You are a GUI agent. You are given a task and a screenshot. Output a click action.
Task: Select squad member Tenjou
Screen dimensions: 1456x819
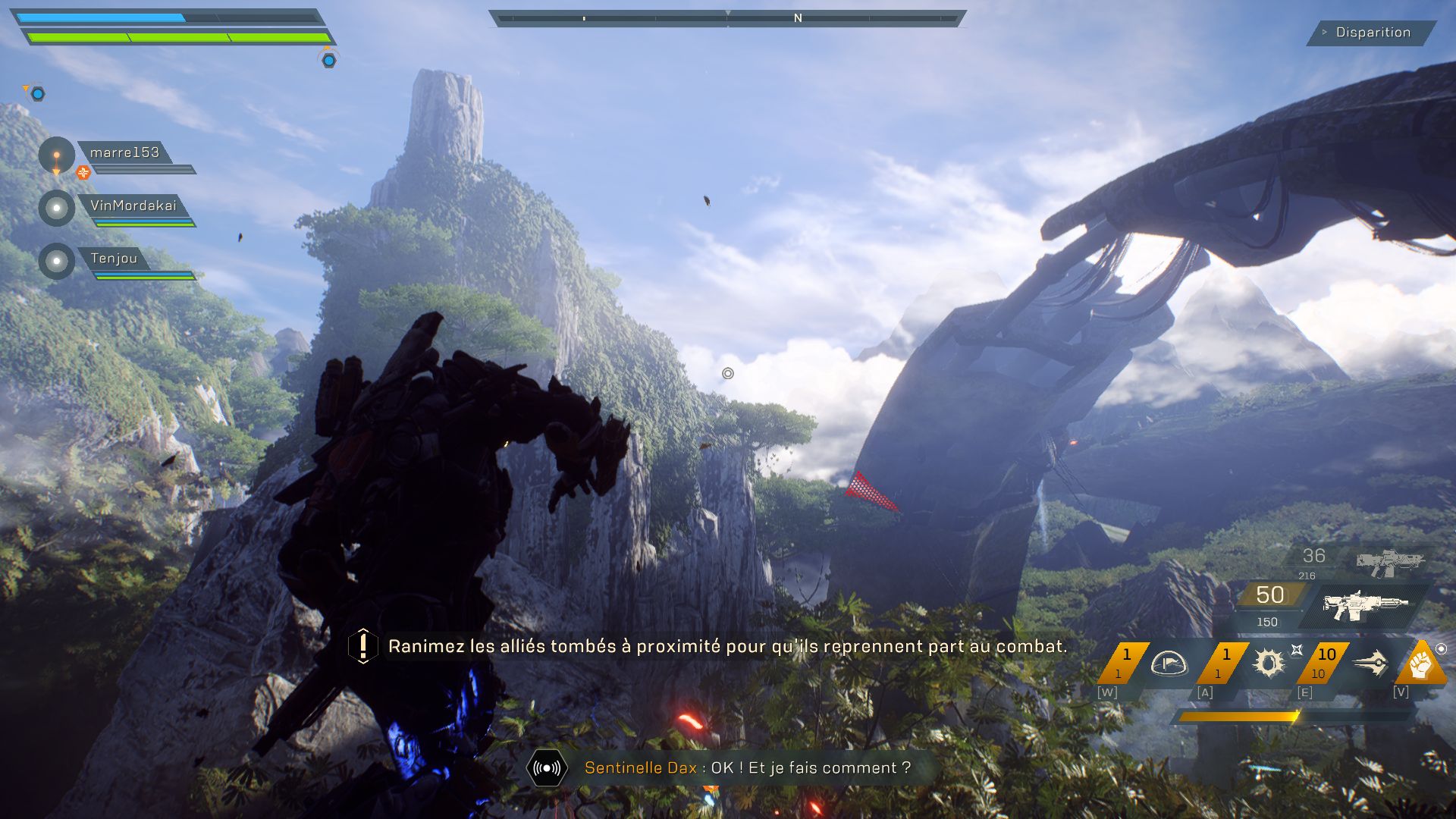tap(114, 259)
